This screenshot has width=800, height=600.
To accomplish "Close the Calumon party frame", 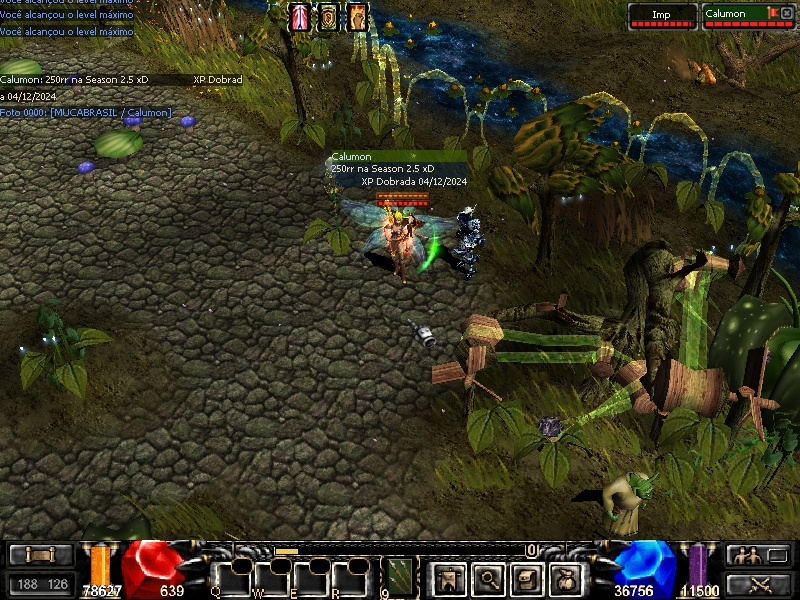I will 786,13.
